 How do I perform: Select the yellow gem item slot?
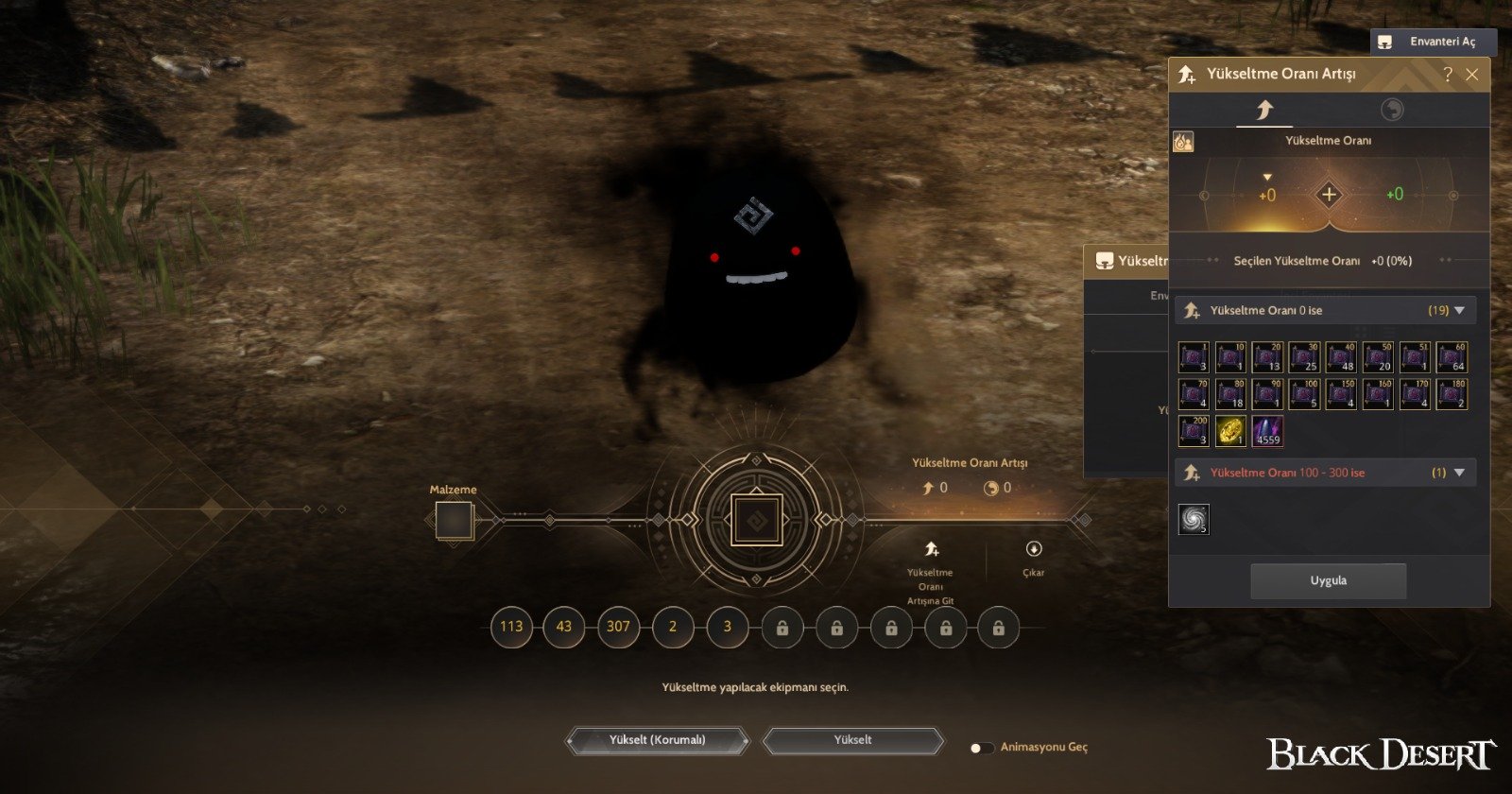1230,431
